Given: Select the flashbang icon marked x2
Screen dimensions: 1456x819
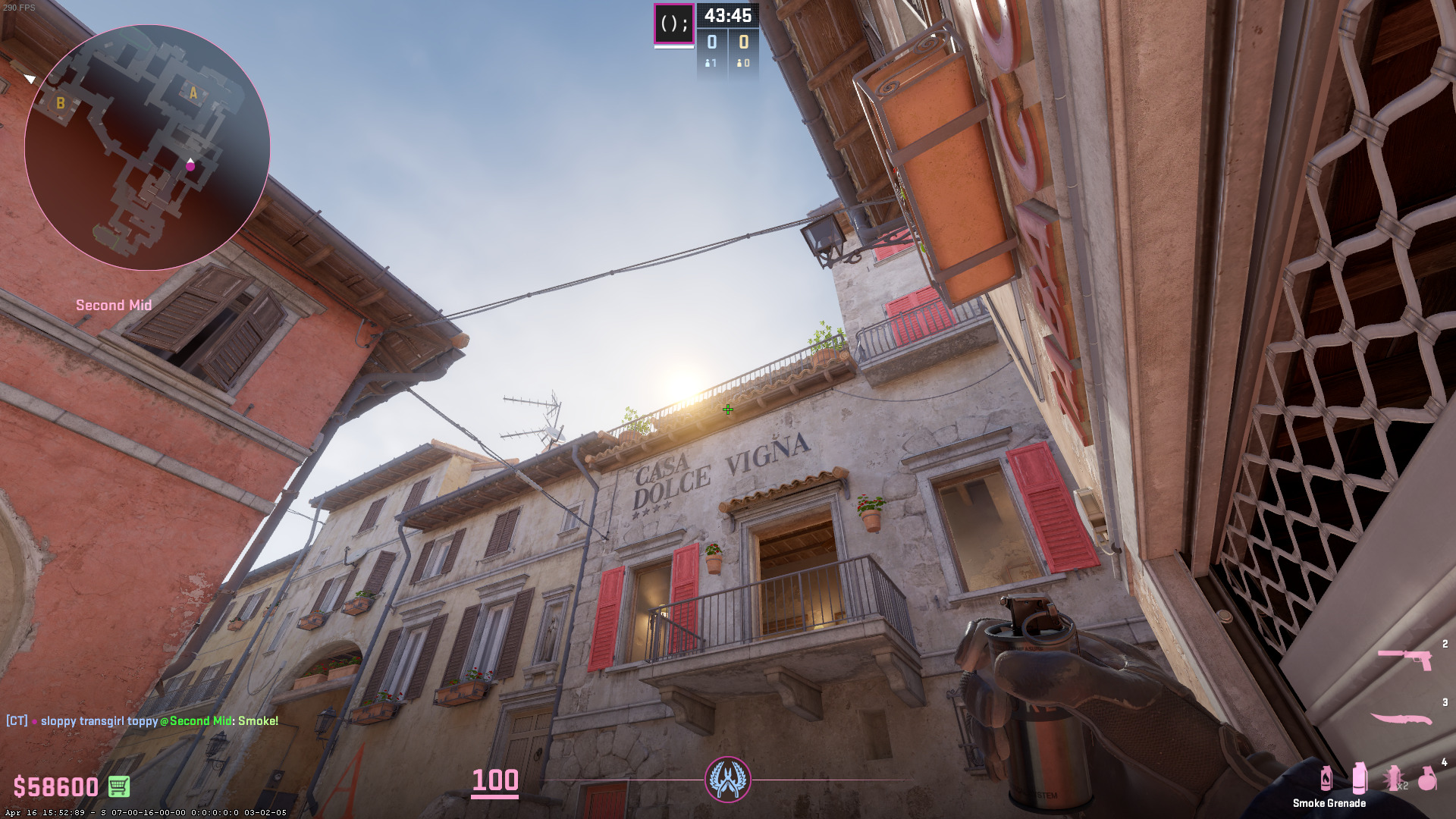Looking at the screenshot, I should [1394, 779].
